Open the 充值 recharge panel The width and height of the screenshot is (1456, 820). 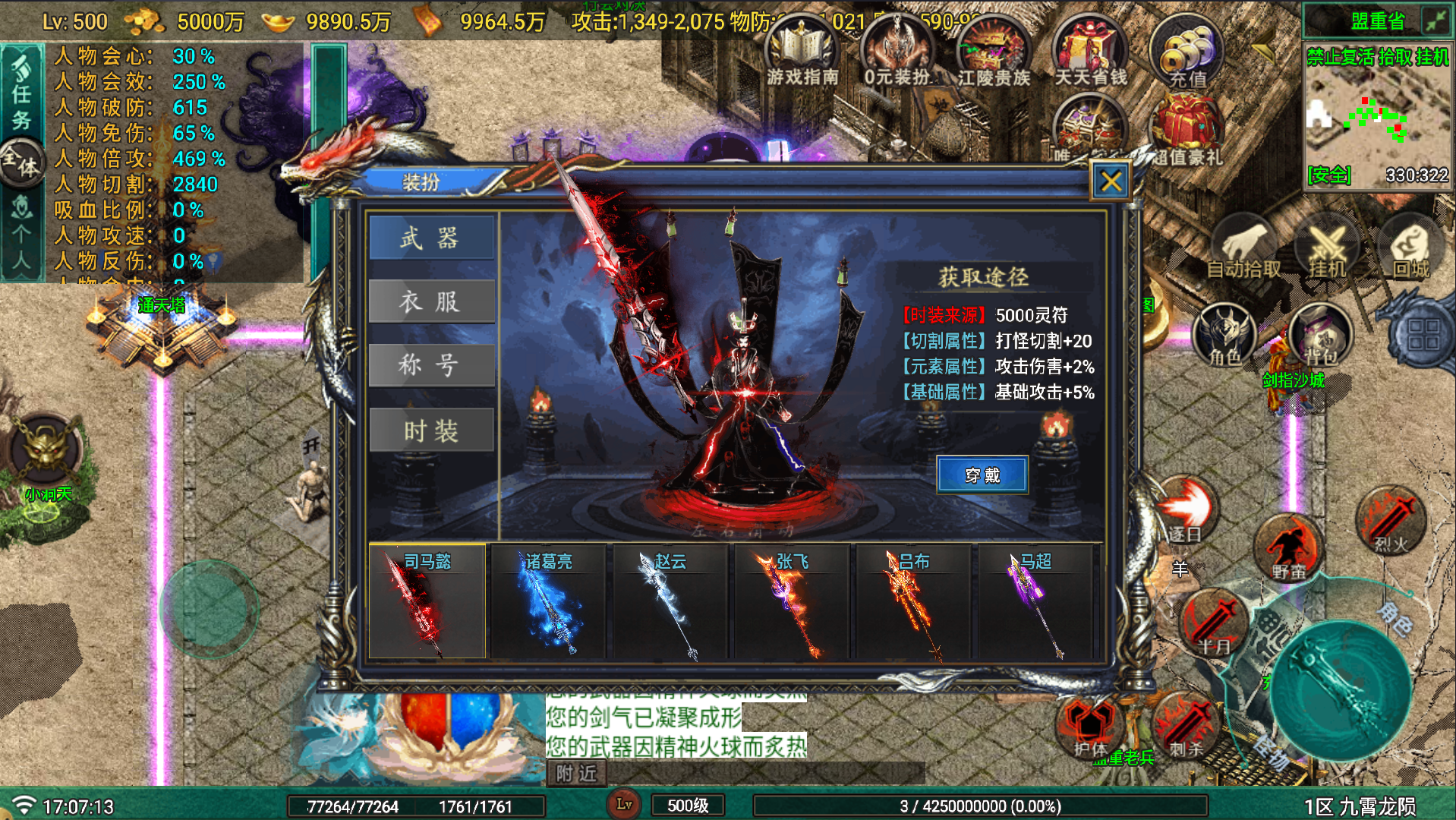pyautogui.click(x=1187, y=49)
